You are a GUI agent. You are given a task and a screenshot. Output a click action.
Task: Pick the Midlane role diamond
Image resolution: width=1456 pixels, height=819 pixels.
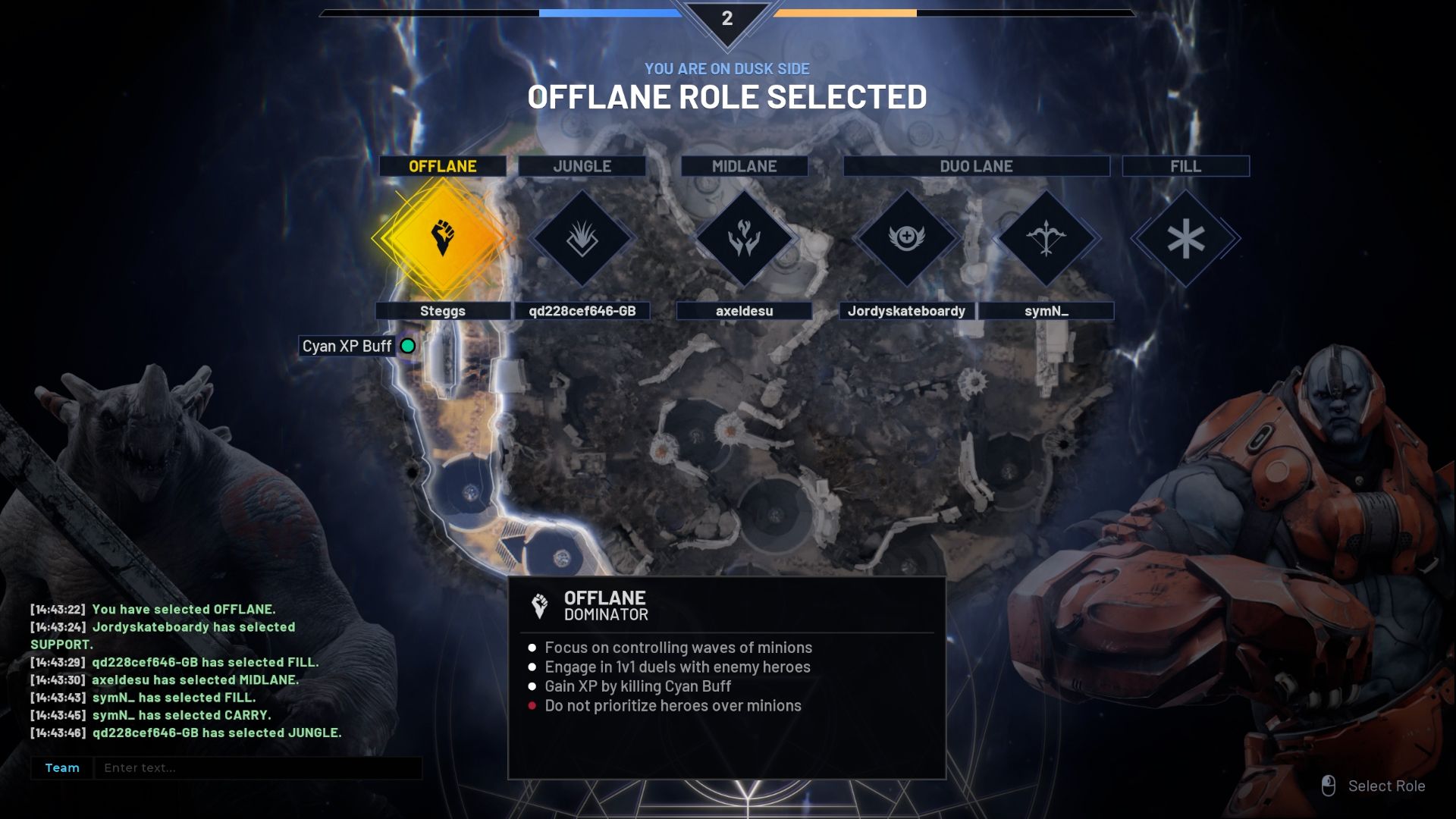744,238
